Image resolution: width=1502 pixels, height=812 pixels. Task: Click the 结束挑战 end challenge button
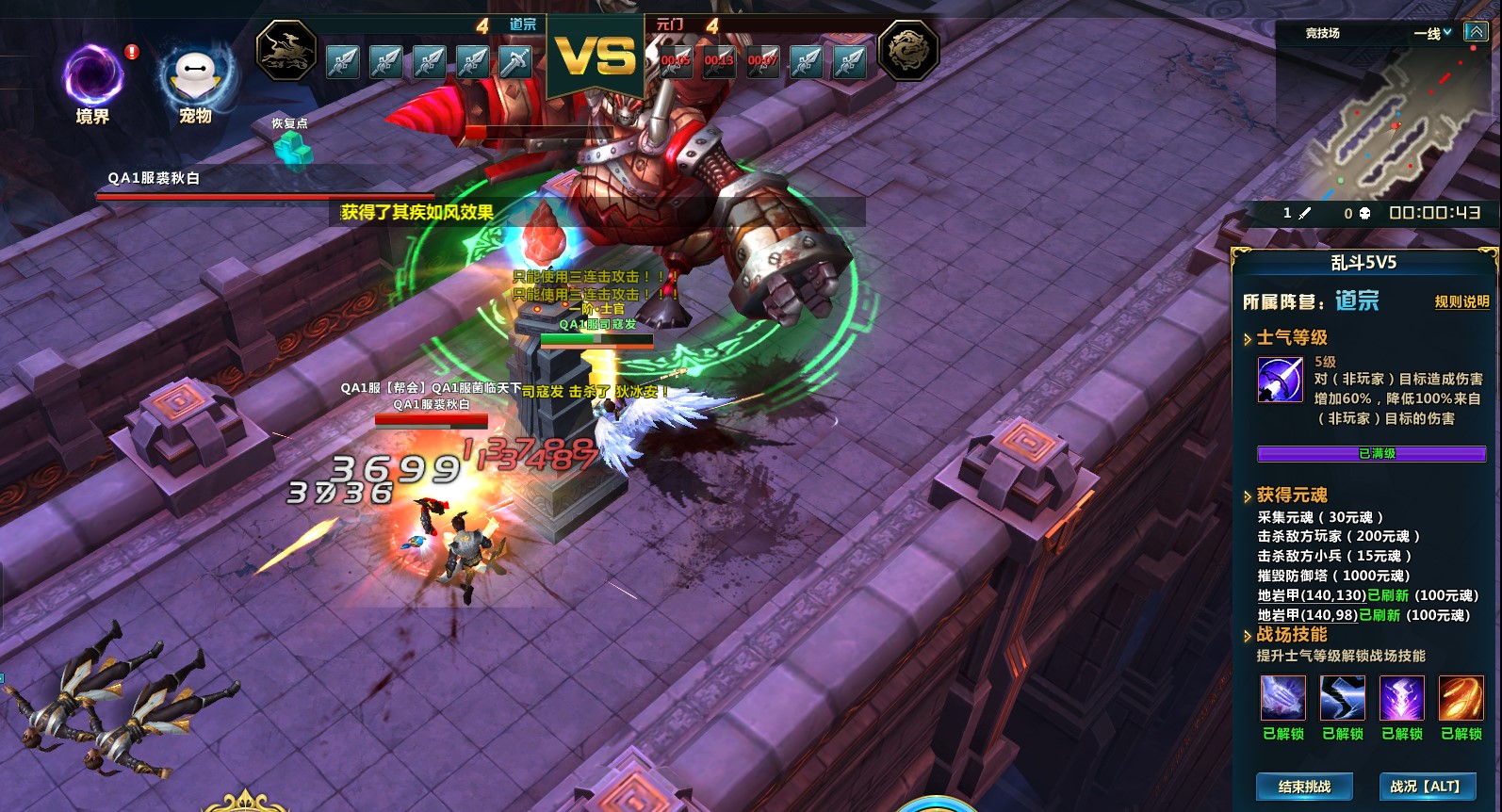[1304, 787]
